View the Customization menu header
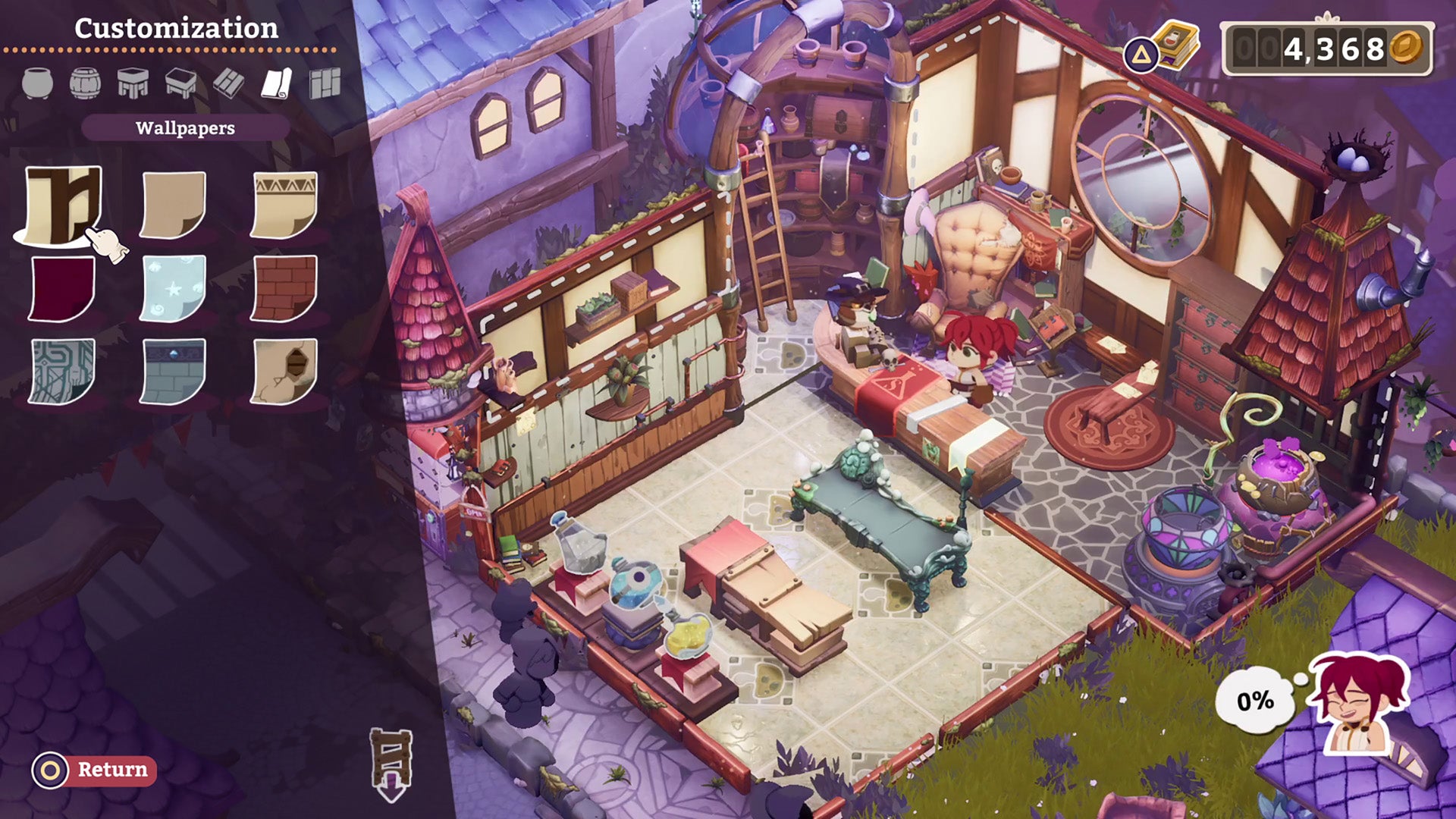 click(x=176, y=29)
